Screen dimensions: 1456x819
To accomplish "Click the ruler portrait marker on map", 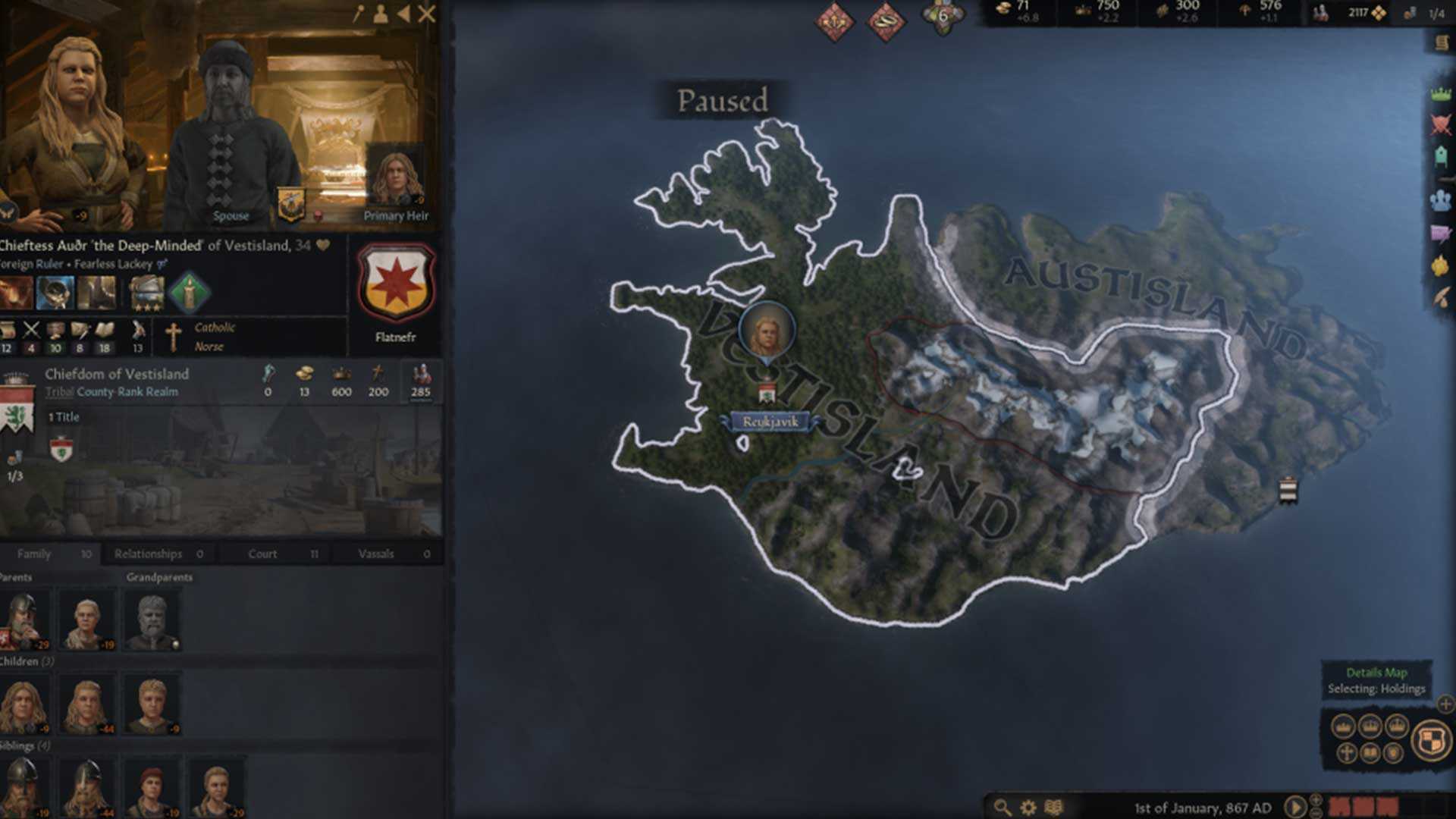I will tap(767, 332).
